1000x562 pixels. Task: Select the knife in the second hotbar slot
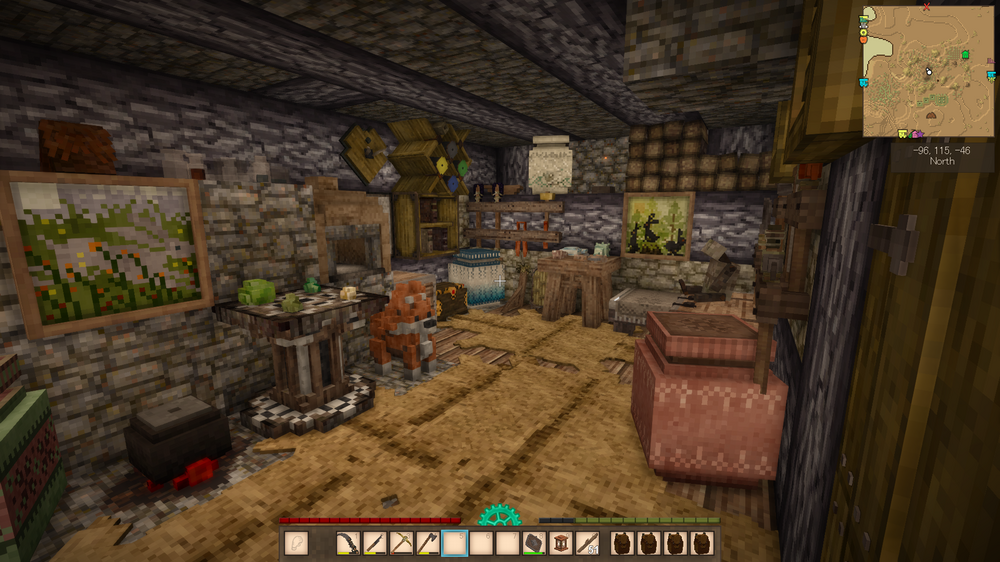[376, 543]
